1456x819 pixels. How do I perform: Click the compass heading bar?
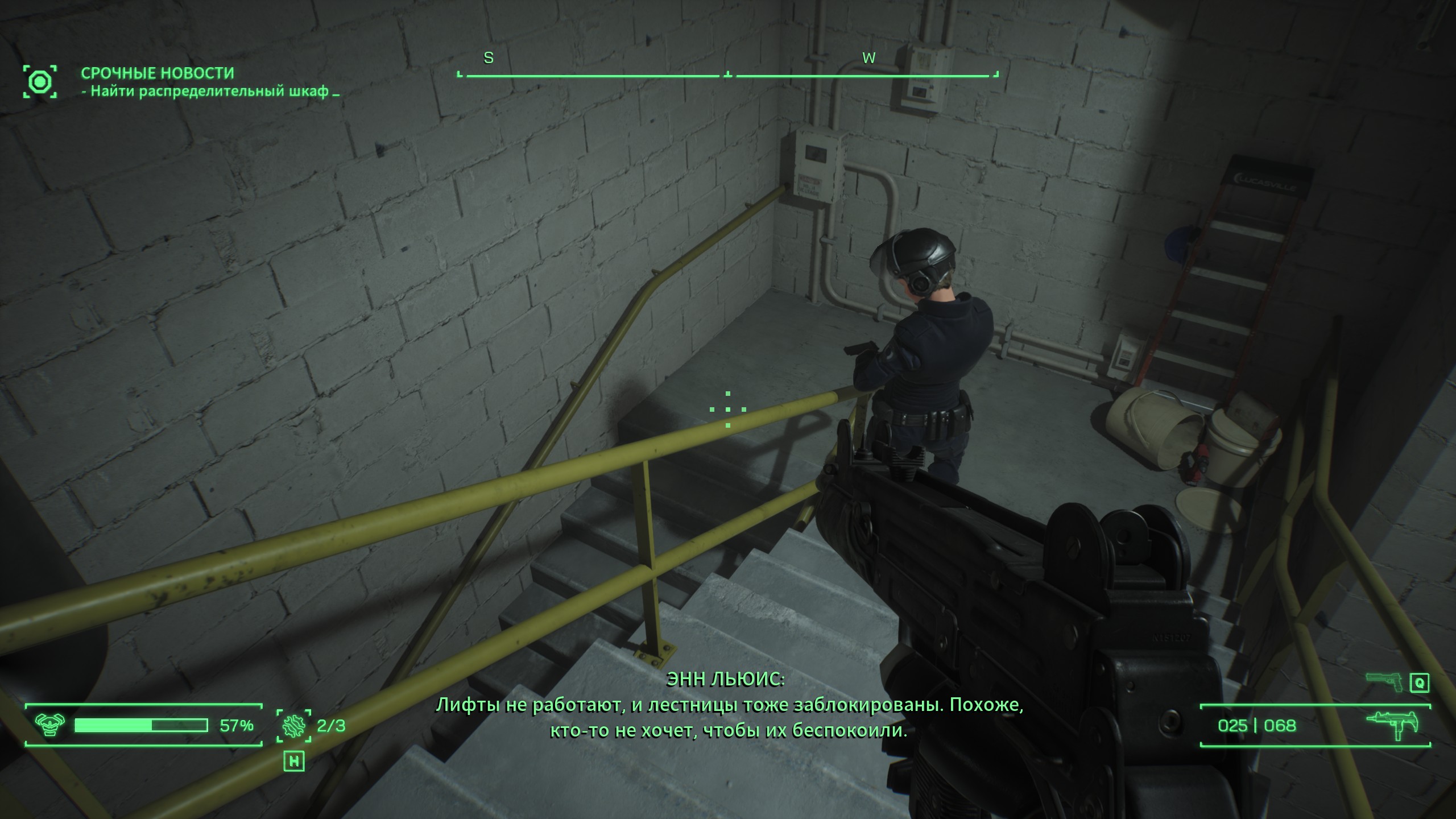pyautogui.click(x=727, y=75)
